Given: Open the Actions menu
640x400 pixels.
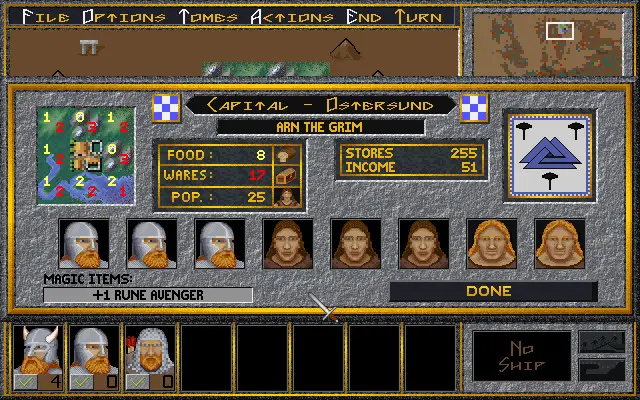Looking at the screenshot, I should coord(293,16).
